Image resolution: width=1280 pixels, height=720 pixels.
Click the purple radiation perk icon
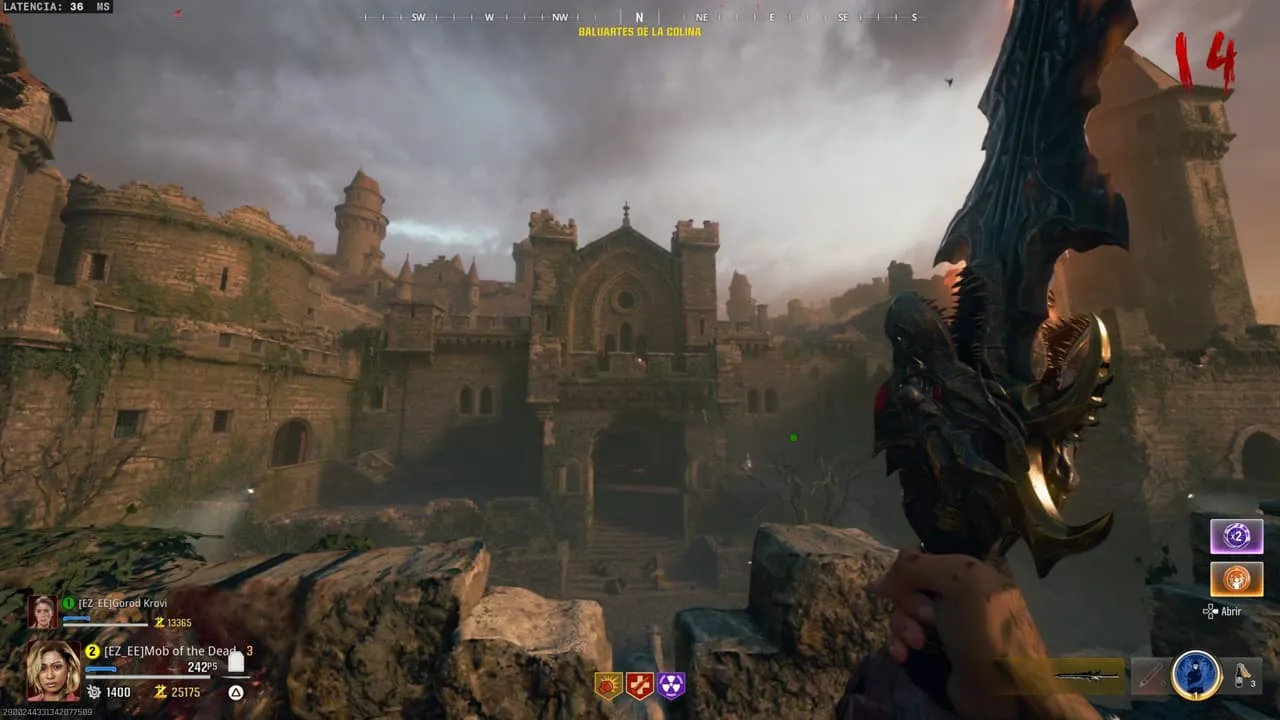pos(671,685)
